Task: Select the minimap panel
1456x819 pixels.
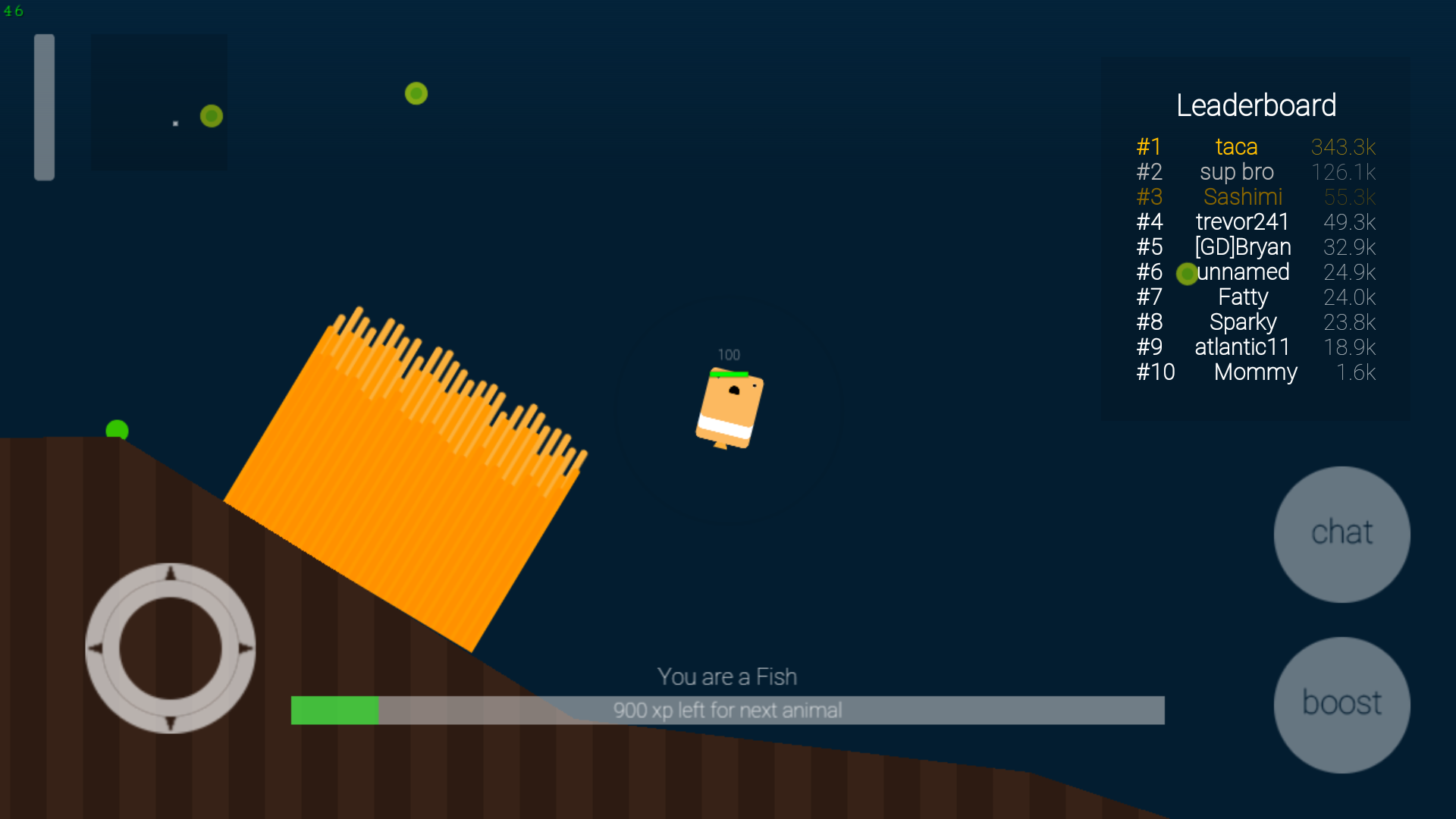Action: tap(158, 102)
